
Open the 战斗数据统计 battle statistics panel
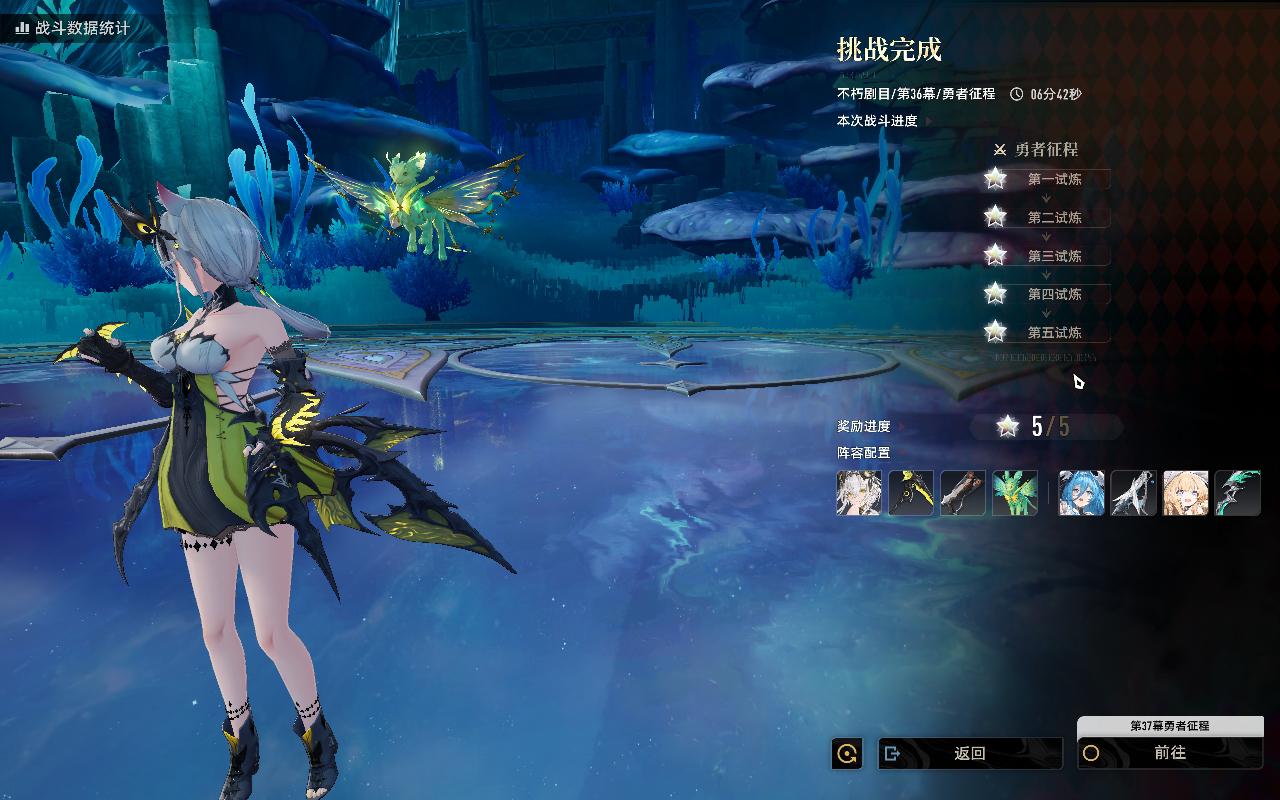(72, 28)
